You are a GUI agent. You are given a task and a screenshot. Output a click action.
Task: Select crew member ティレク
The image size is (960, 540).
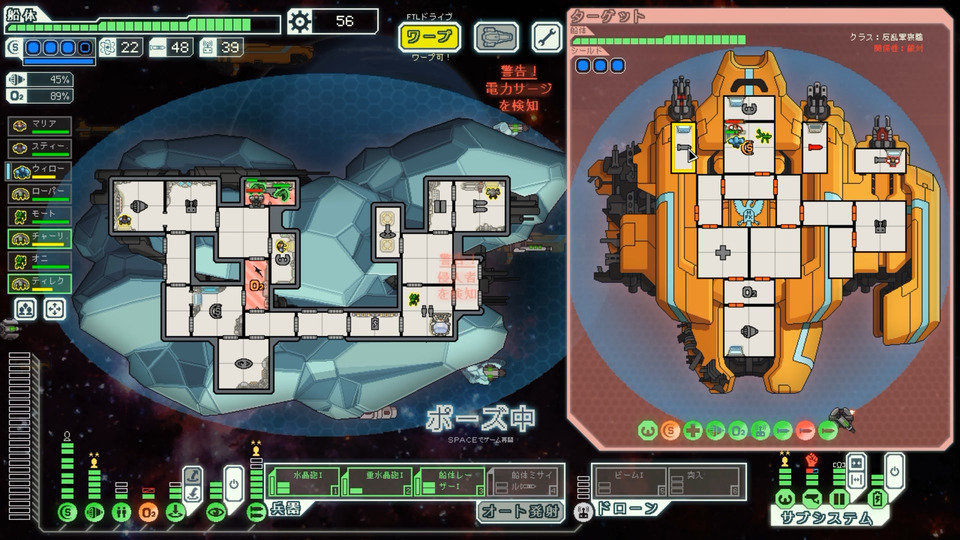pyautogui.click(x=39, y=283)
